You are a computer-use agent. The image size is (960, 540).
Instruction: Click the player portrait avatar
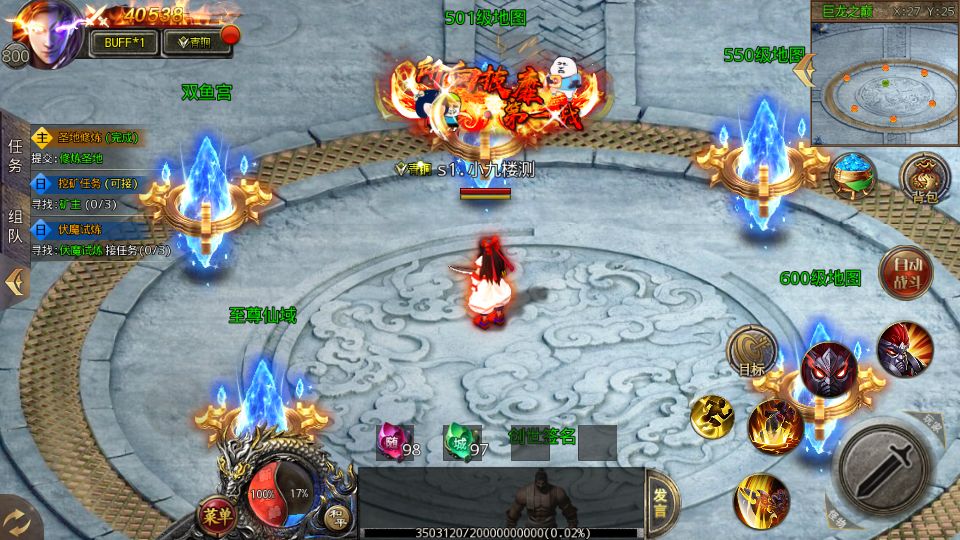coord(47,33)
